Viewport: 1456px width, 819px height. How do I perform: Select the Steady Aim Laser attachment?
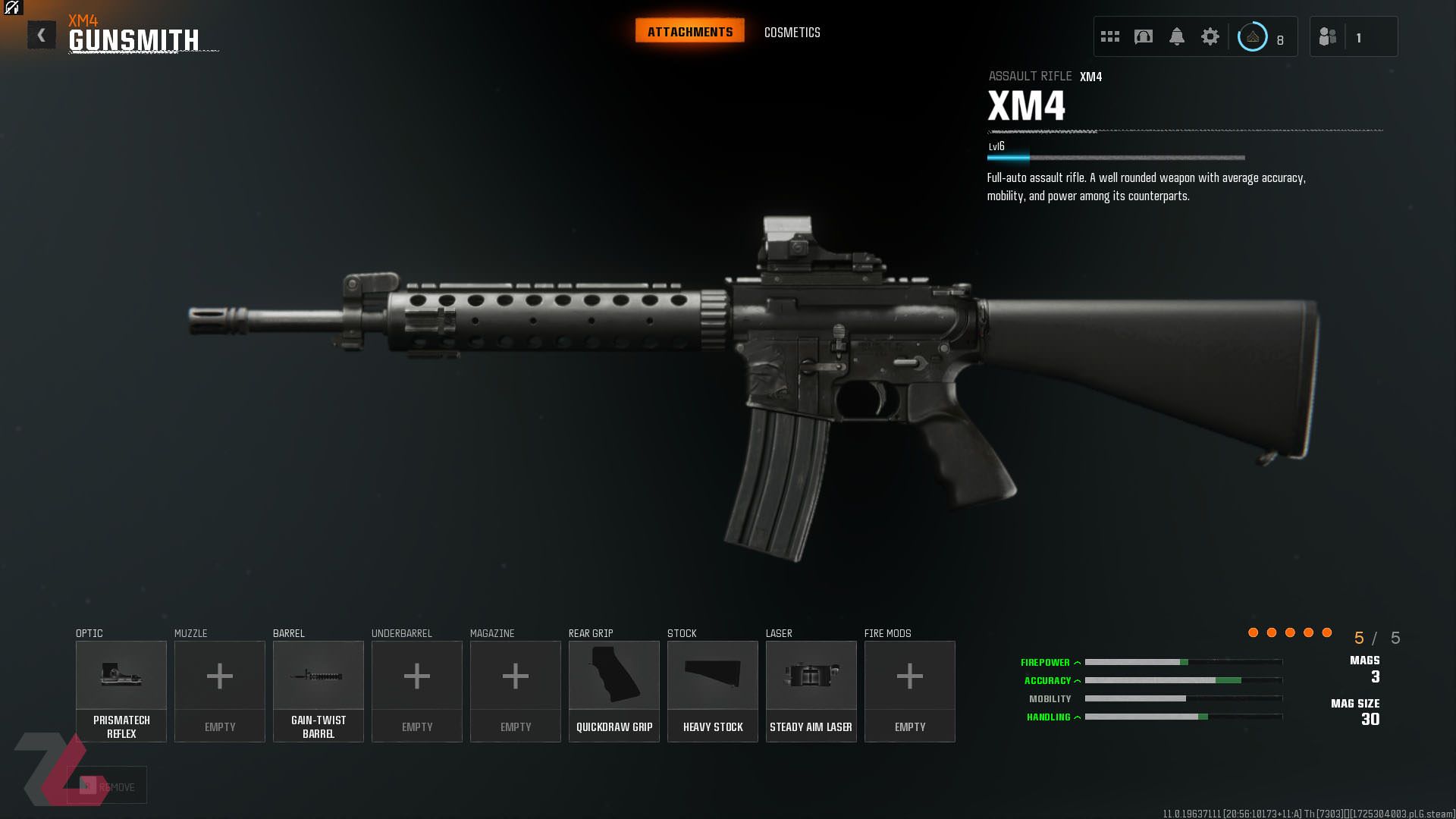(811, 690)
